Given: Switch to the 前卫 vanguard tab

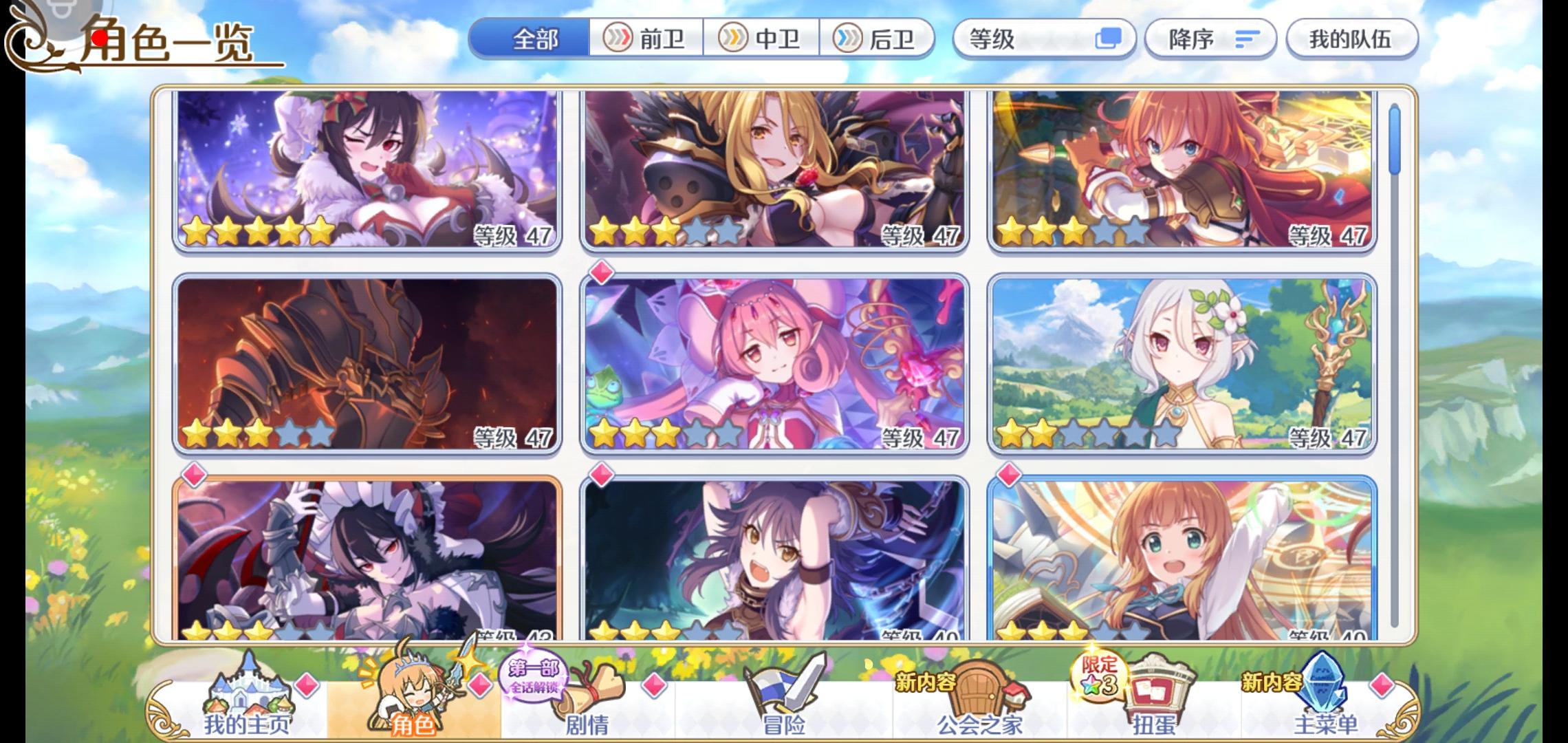Looking at the screenshot, I should [x=646, y=39].
